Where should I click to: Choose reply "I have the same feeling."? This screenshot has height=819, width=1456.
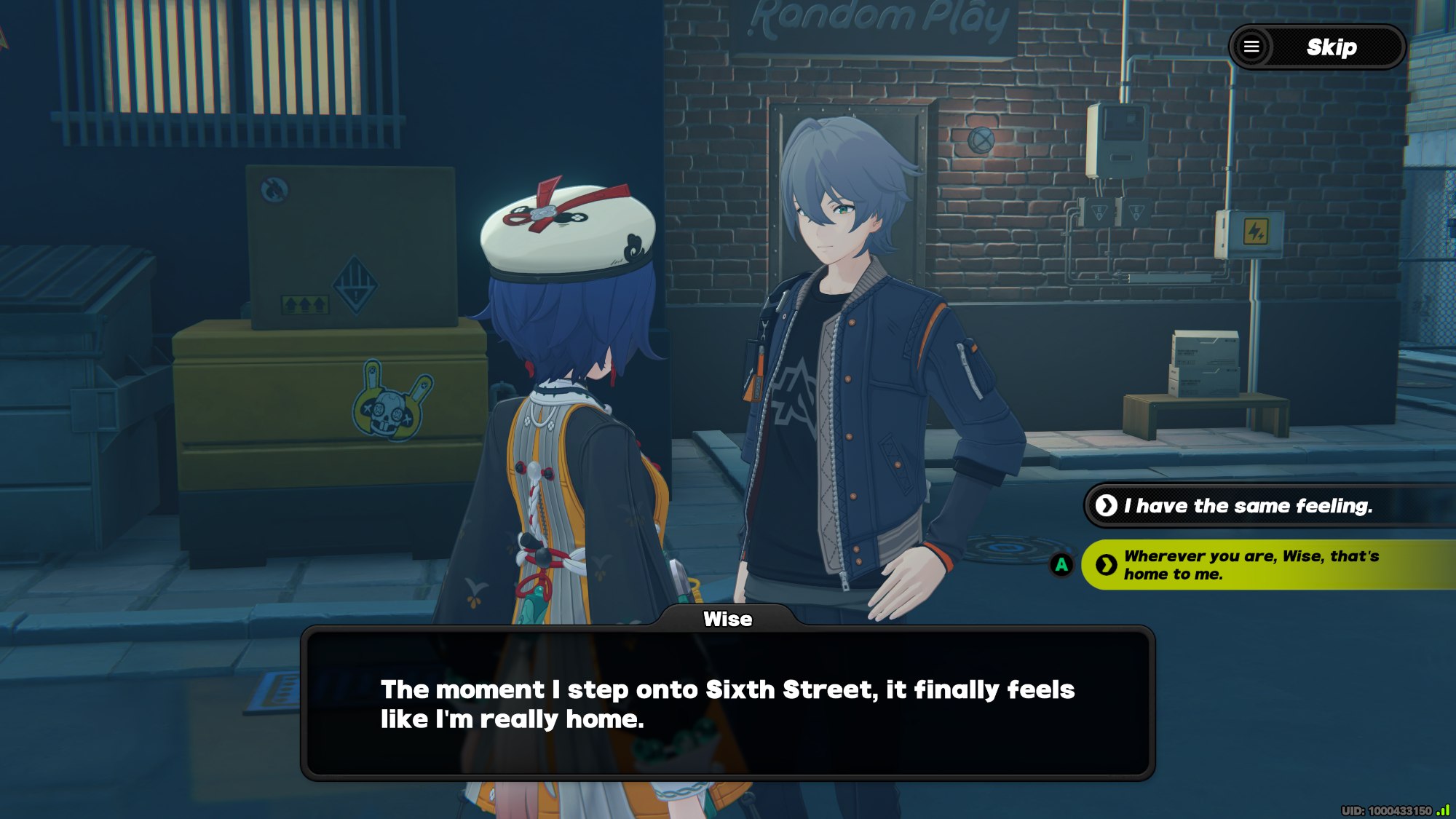tap(1247, 506)
